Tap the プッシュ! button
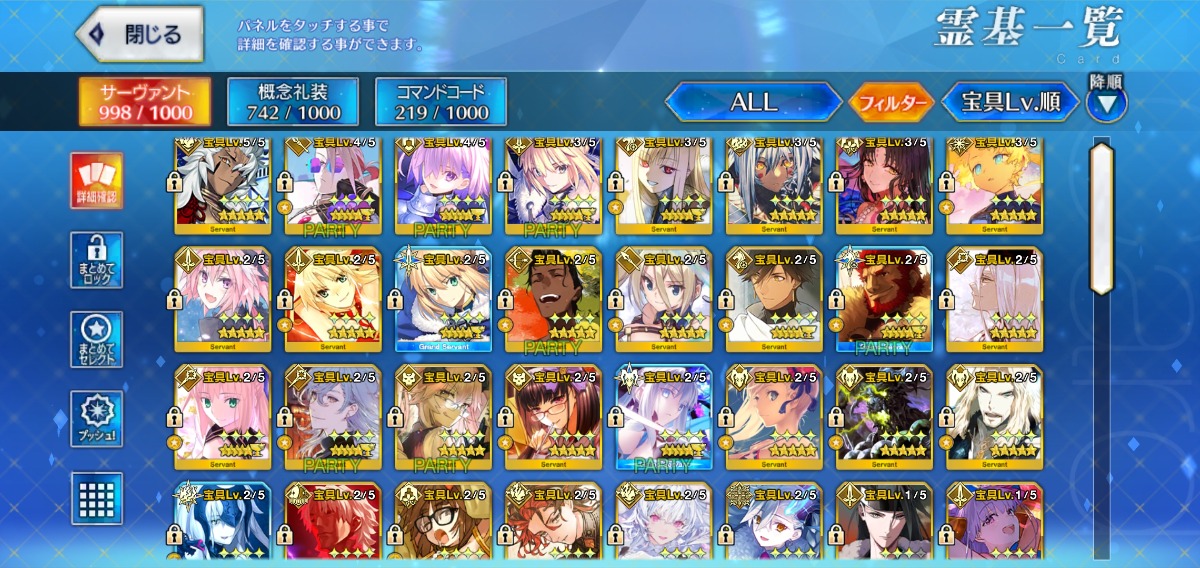This screenshot has height=568, width=1200. tap(97, 419)
